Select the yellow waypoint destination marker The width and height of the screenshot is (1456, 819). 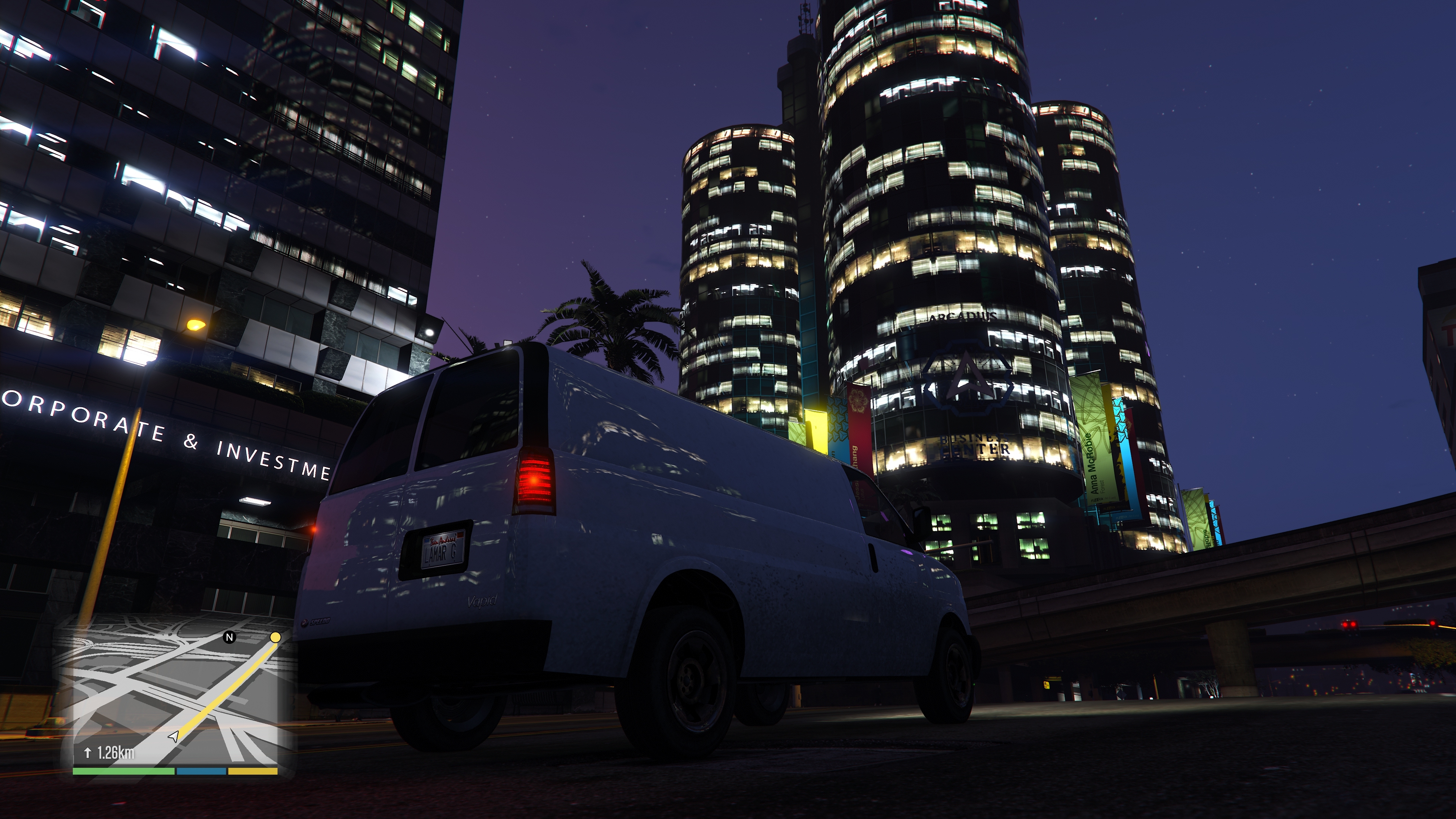[x=275, y=637]
